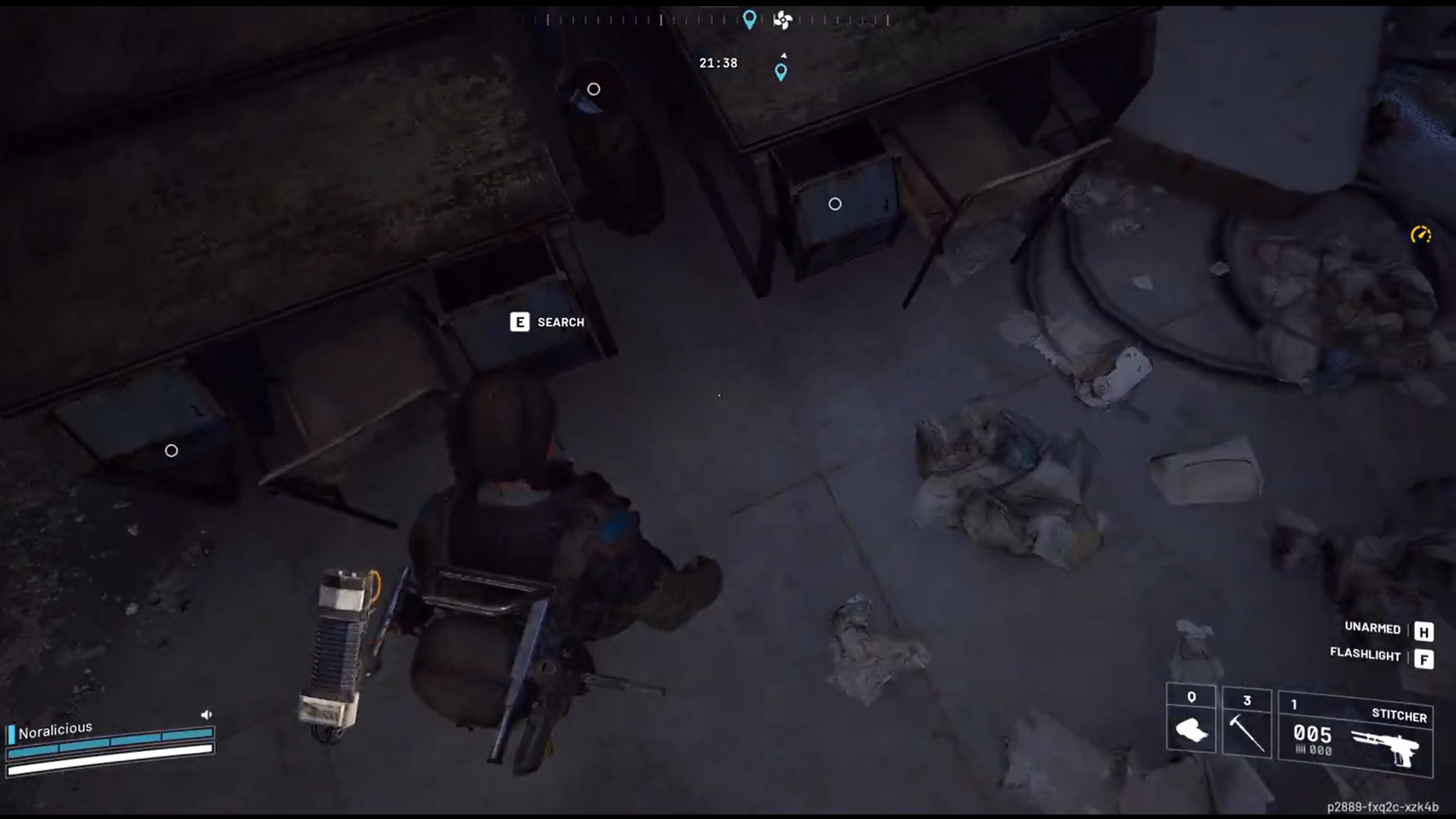Open the circled cabinet drawer on the right desk
Viewport: 1456px width, 819px height.
(835, 204)
